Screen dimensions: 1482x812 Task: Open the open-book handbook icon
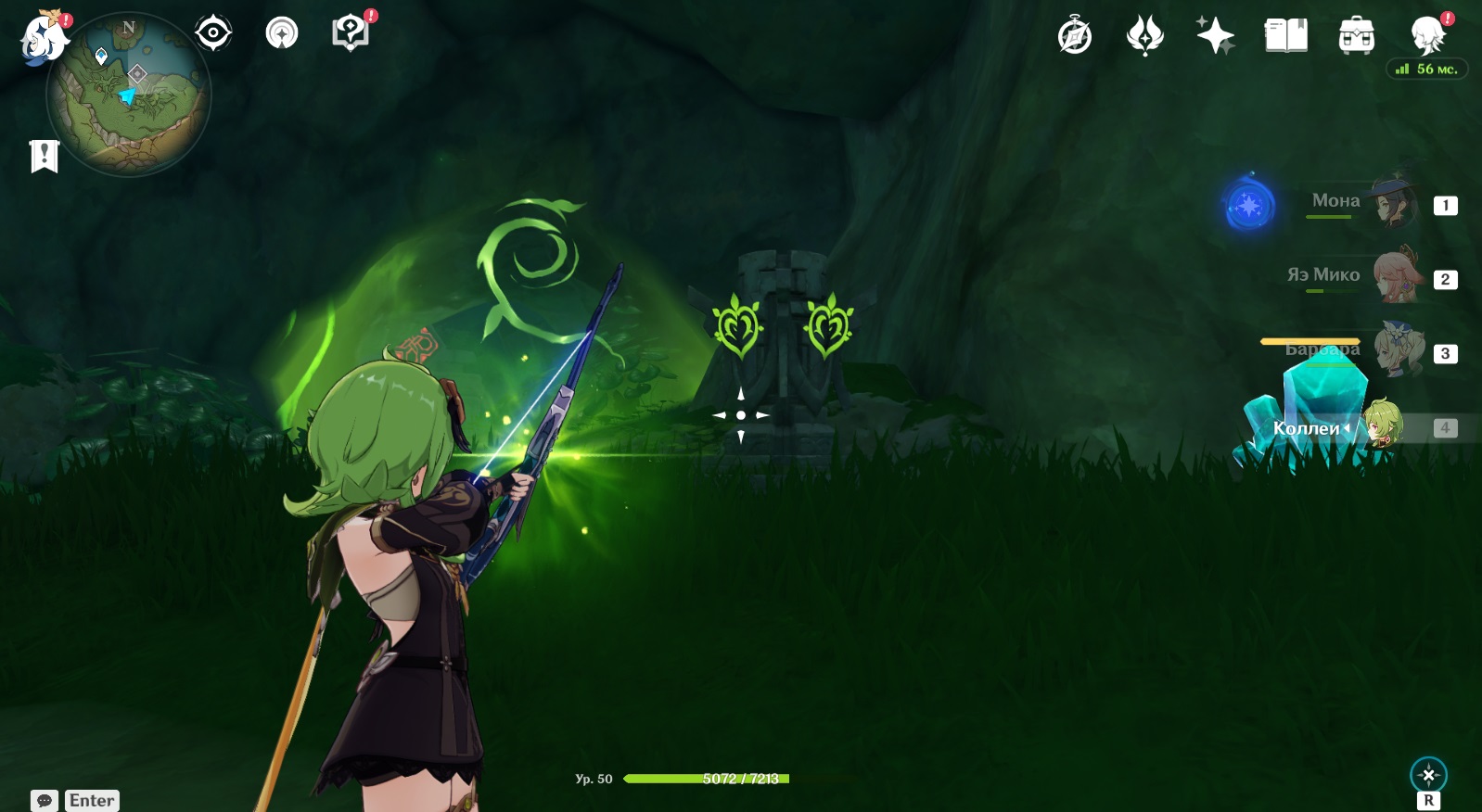click(1285, 36)
